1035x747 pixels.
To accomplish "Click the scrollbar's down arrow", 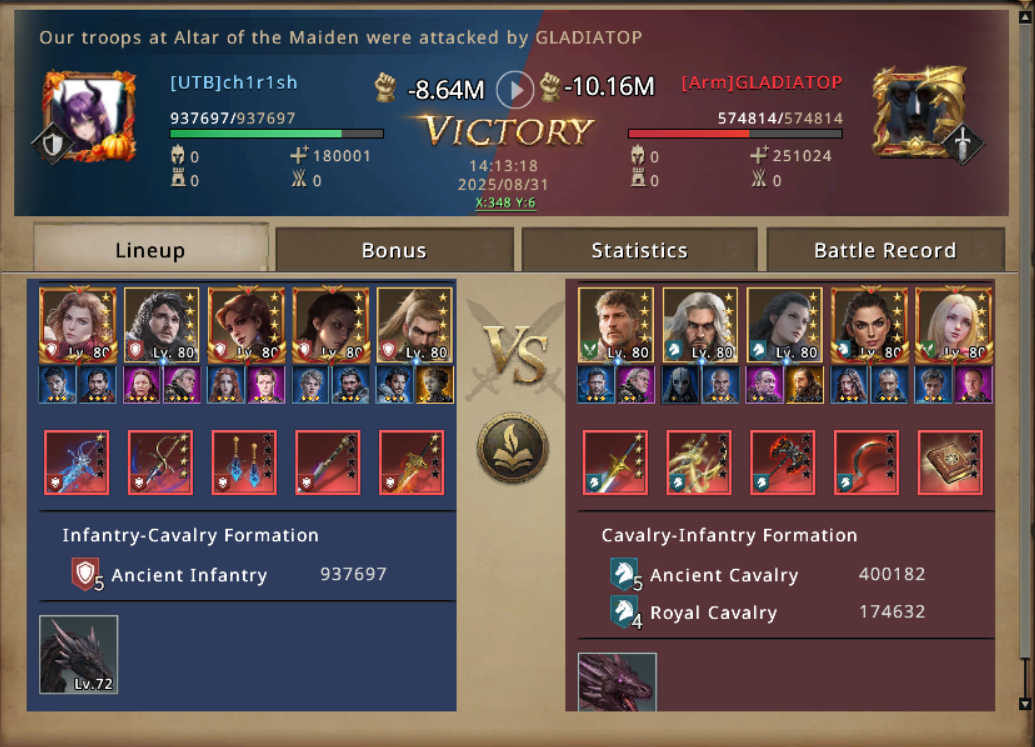I will (x=1024, y=703).
